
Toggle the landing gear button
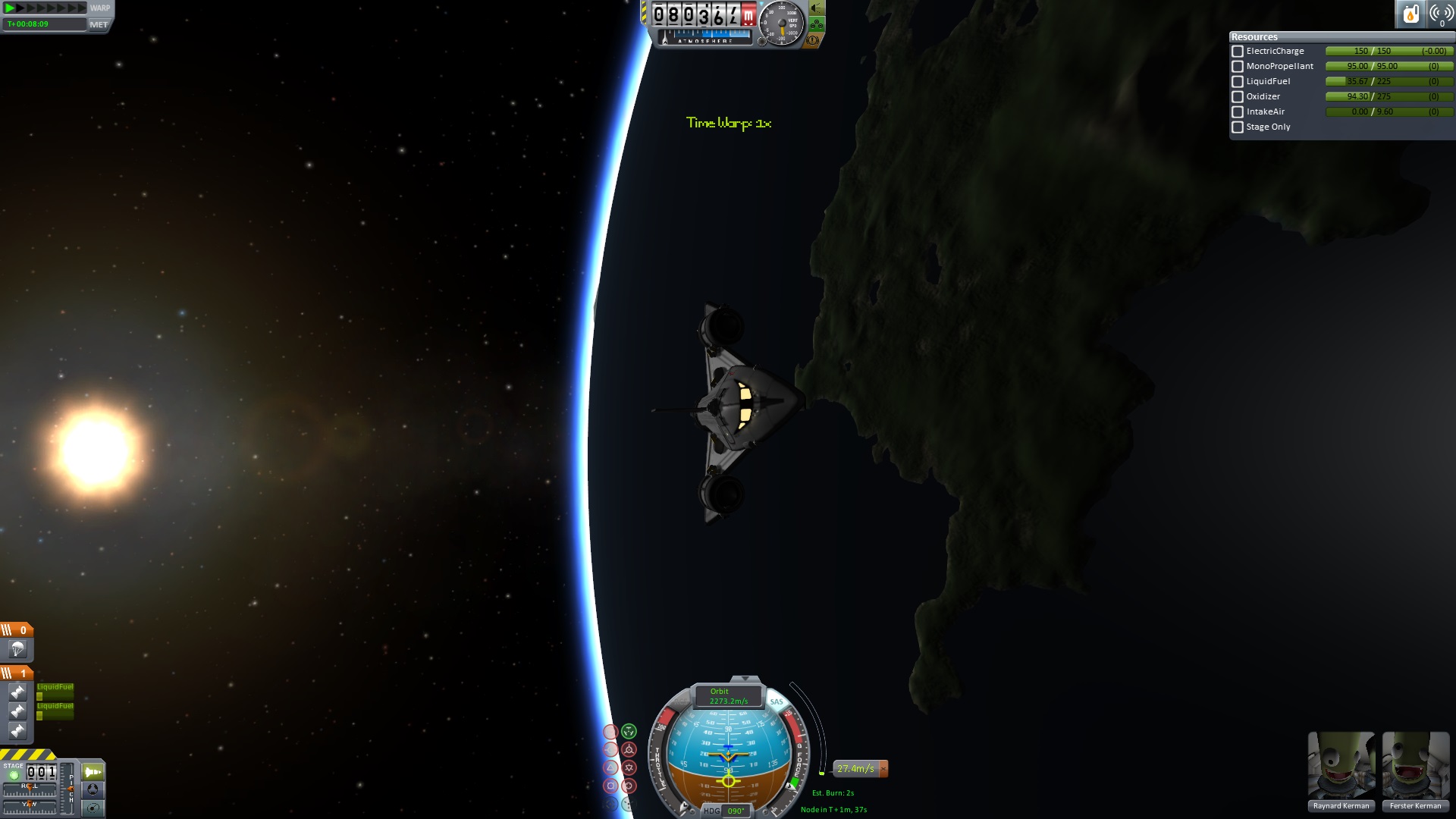click(816, 24)
